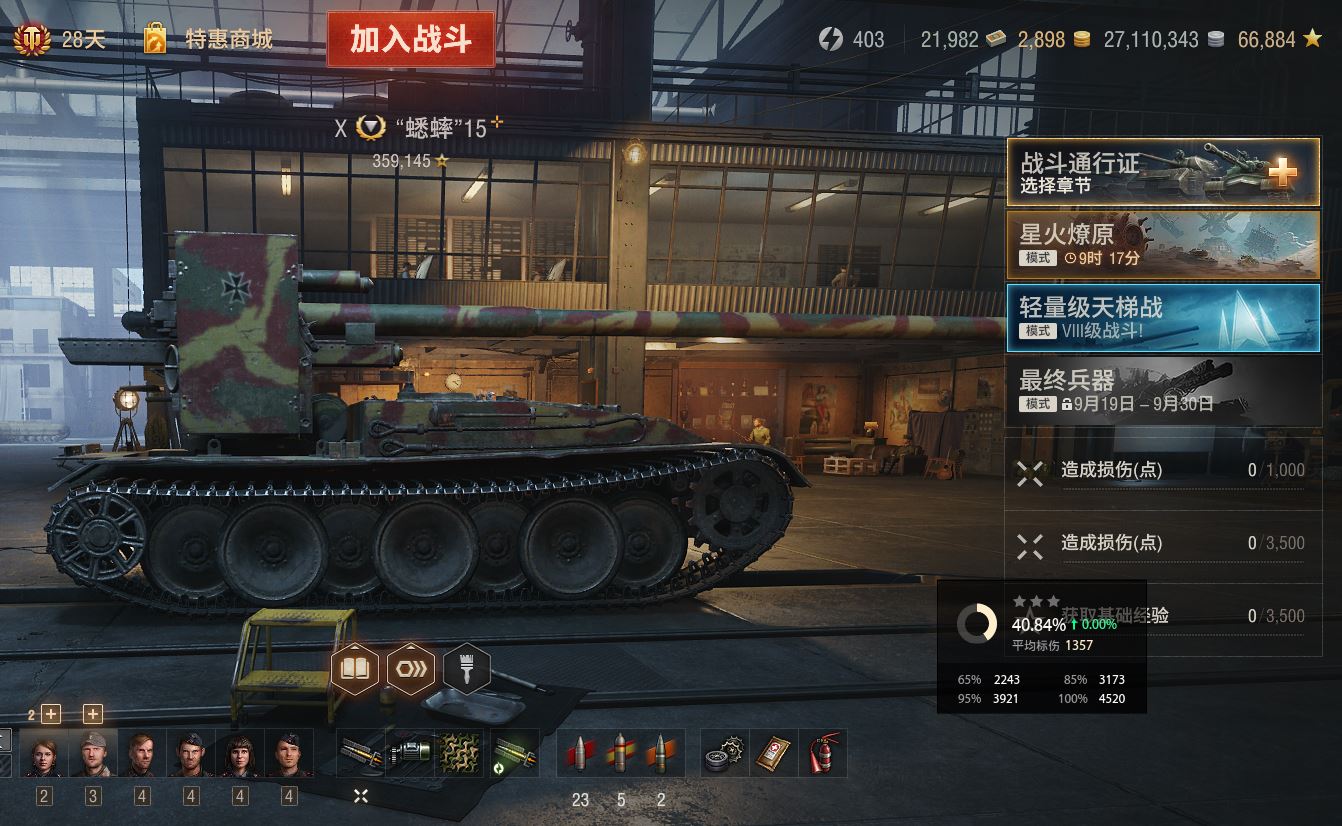The height and width of the screenshot is (826, 1342).
Task: Open the repair kit consumable slot
Action: pos(724,753)
